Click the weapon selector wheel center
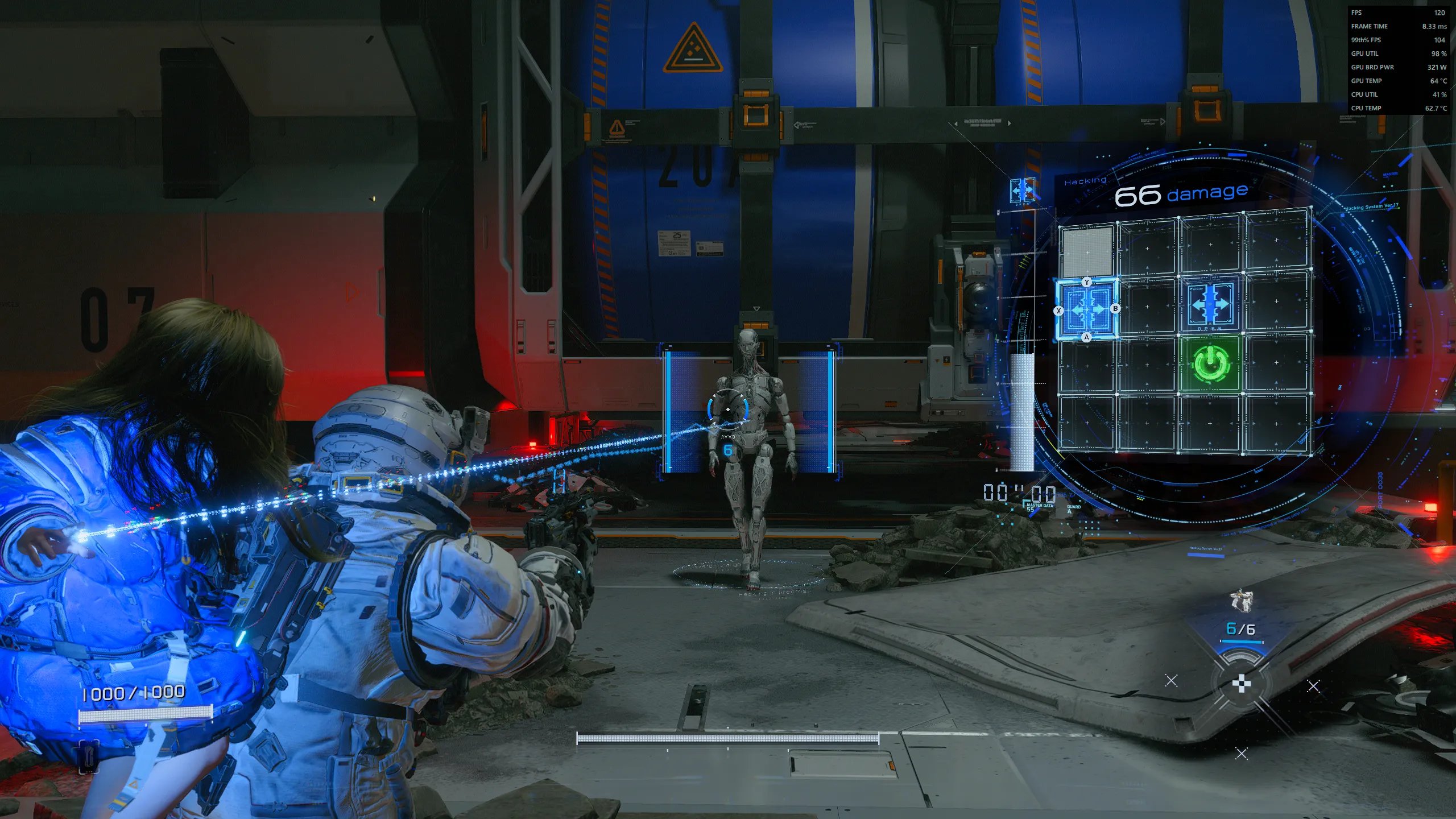This screenshot has width=1456, height=819. (1241, 684)
